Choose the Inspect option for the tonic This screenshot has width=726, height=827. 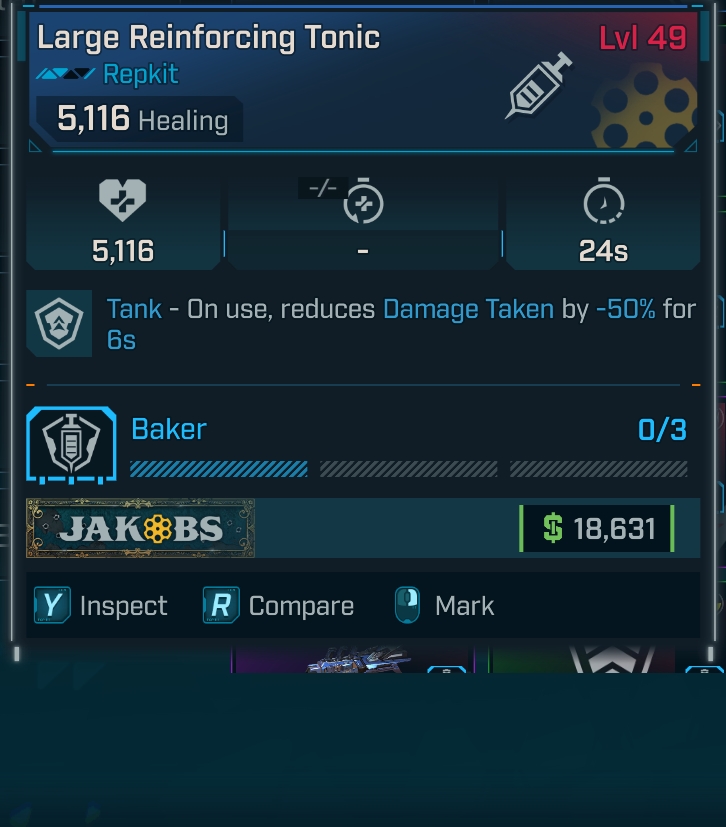click(x=101, y=606)
